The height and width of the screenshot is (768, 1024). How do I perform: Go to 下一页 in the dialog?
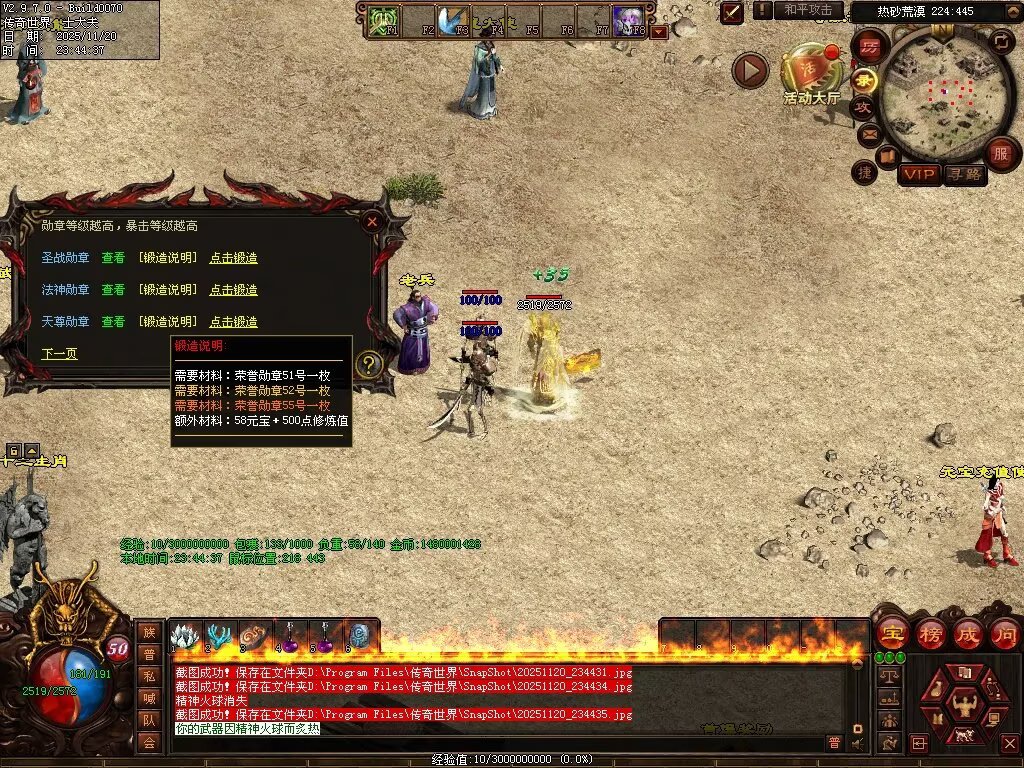(59, 354)
